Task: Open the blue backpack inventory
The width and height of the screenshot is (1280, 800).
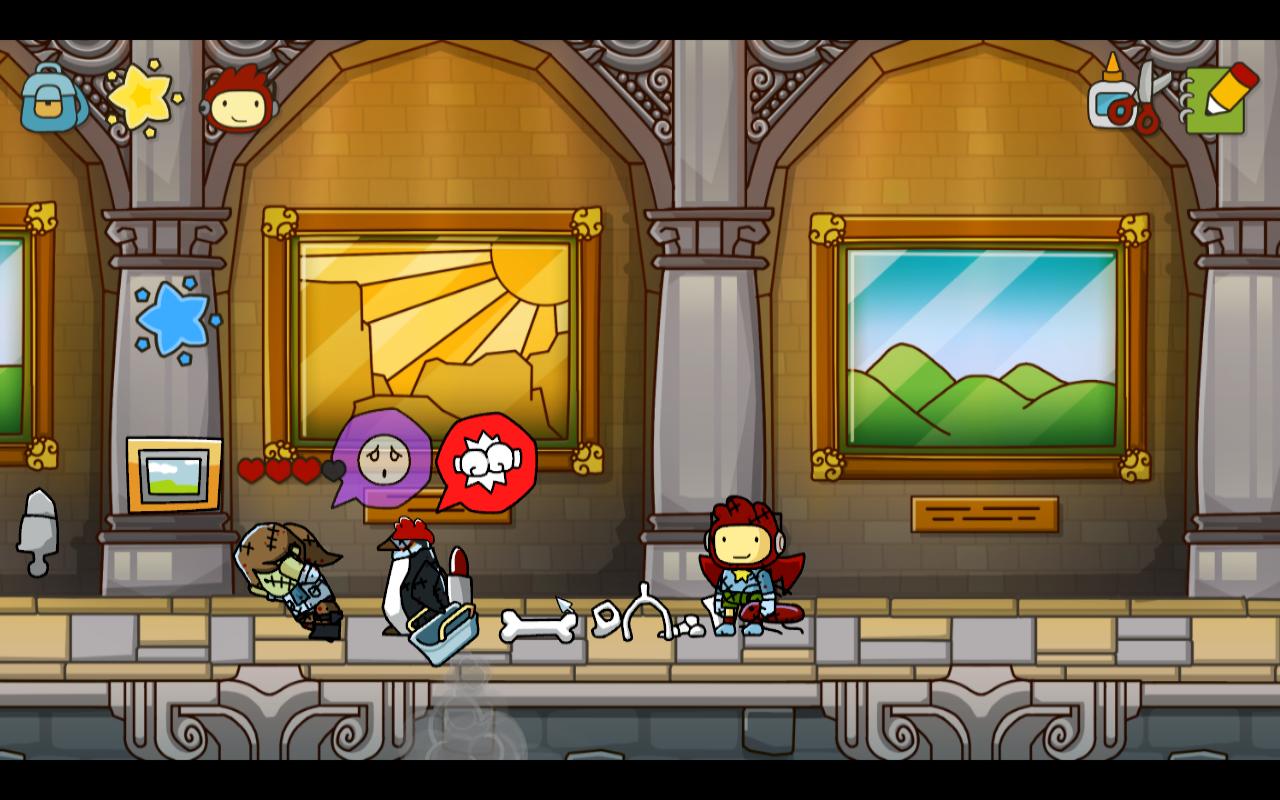Action: [x=50, y=98]
